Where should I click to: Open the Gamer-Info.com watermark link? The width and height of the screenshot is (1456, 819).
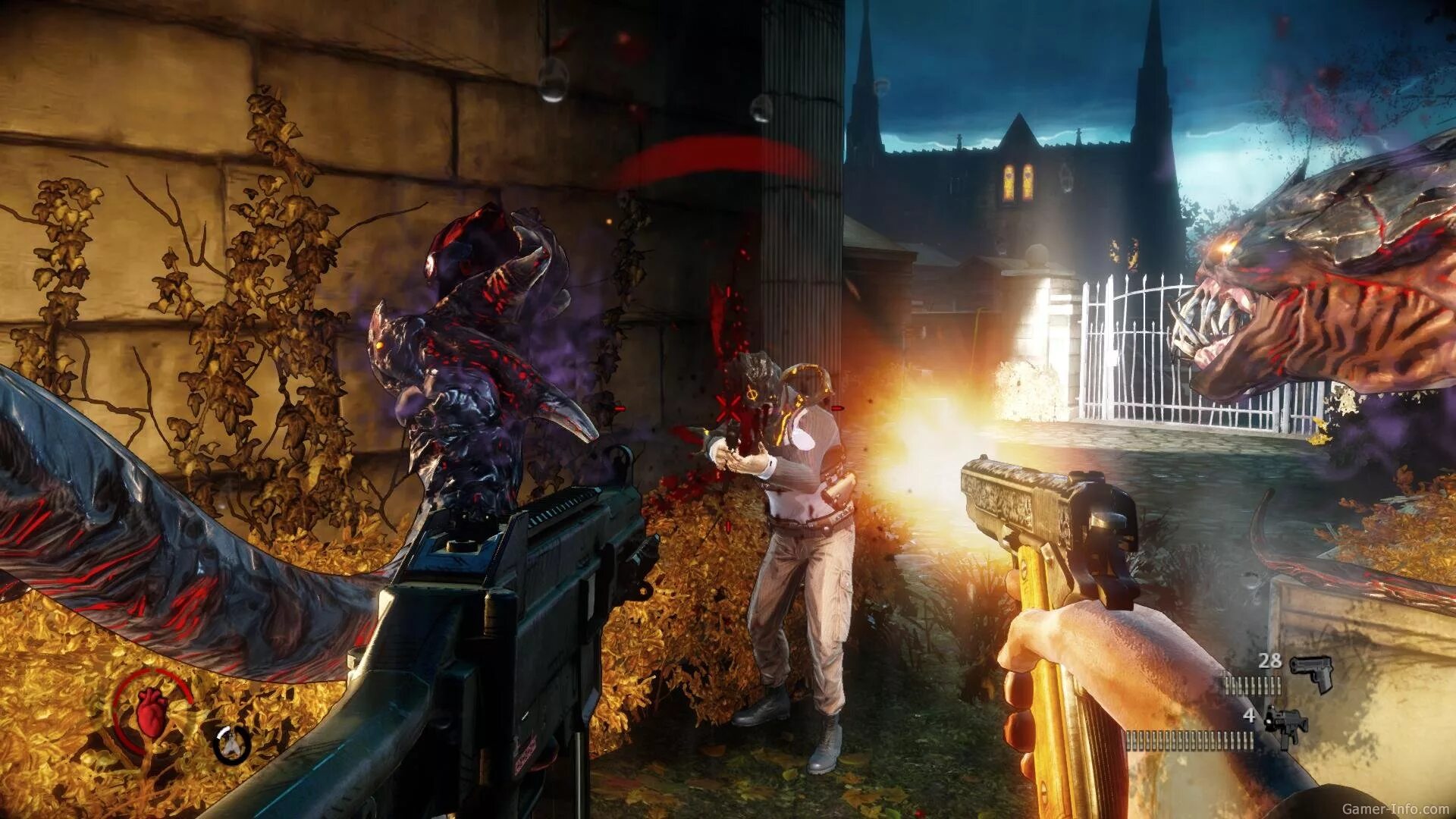[x=1395, y=809]
